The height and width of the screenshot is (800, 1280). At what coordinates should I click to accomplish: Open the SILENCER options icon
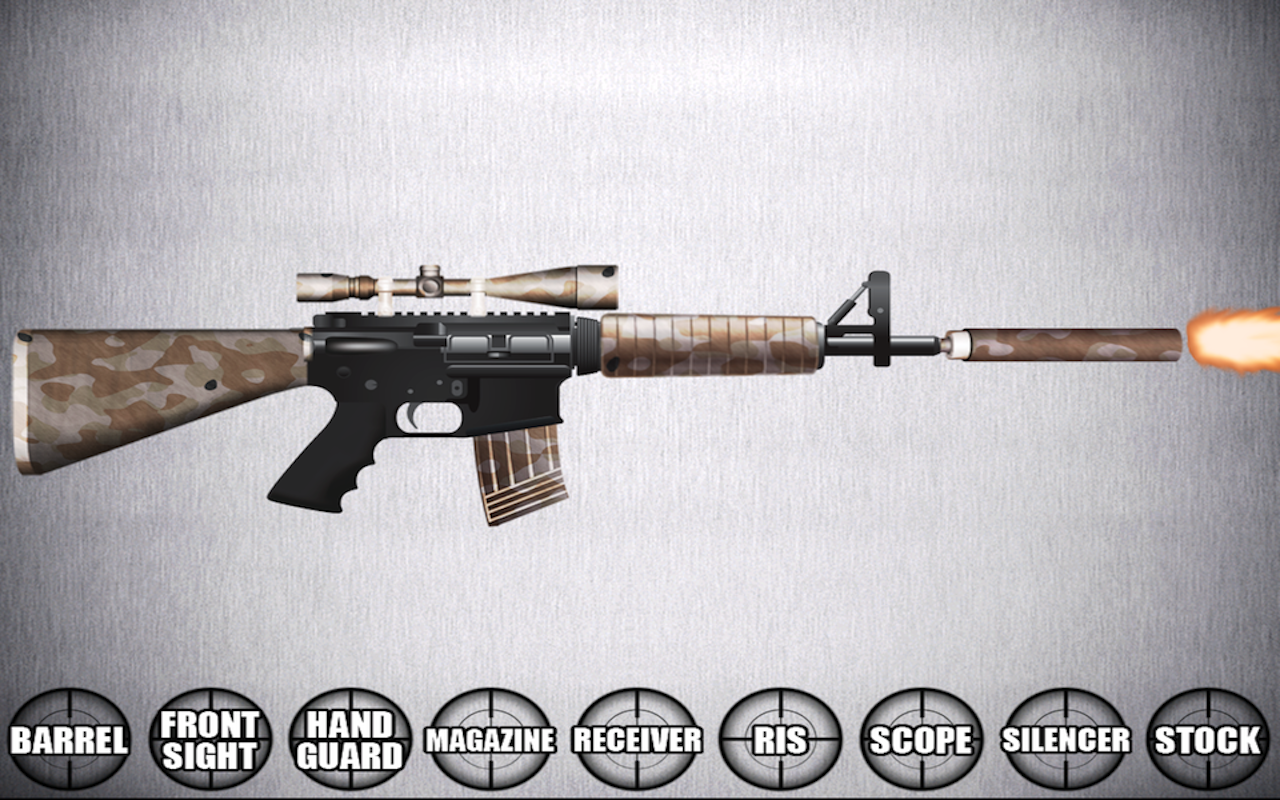coord(1065,740)
